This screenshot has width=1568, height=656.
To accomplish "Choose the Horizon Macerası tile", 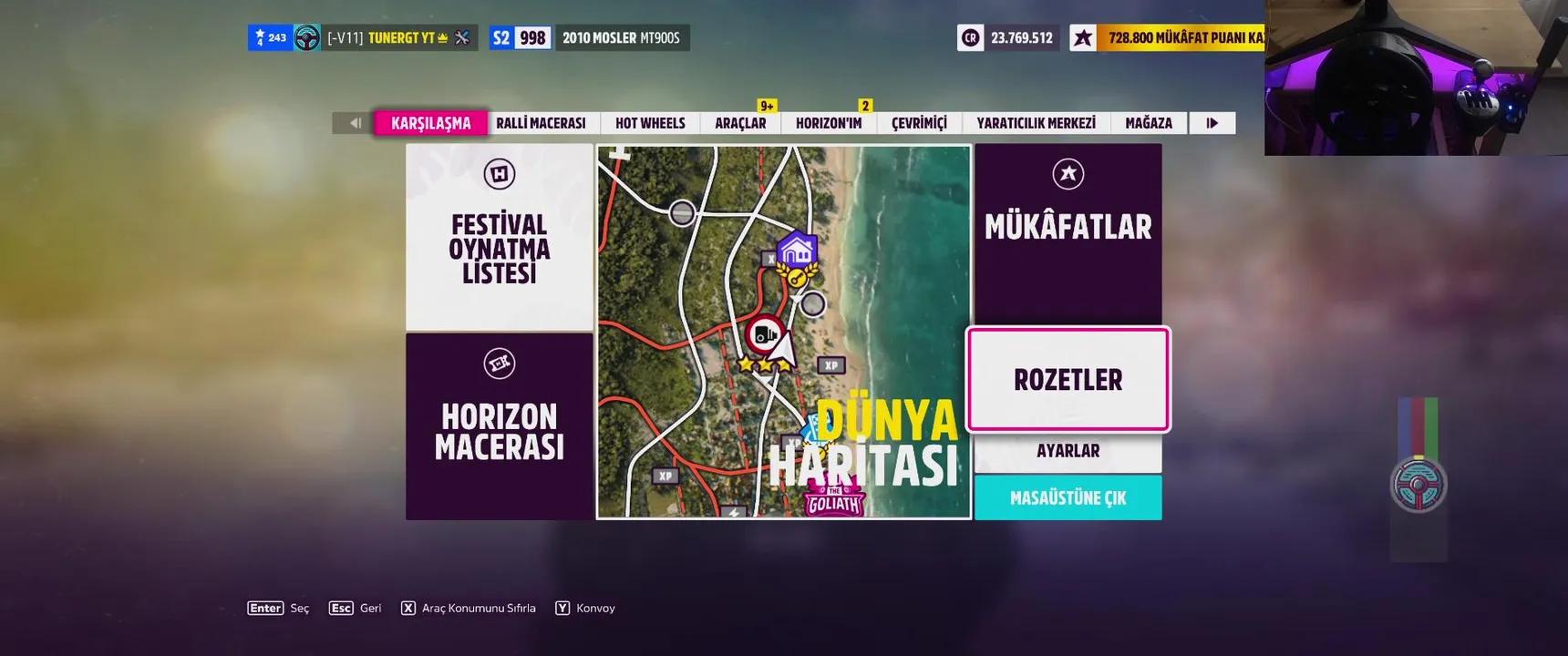I will pyautogui.click(x=500, y=426).
